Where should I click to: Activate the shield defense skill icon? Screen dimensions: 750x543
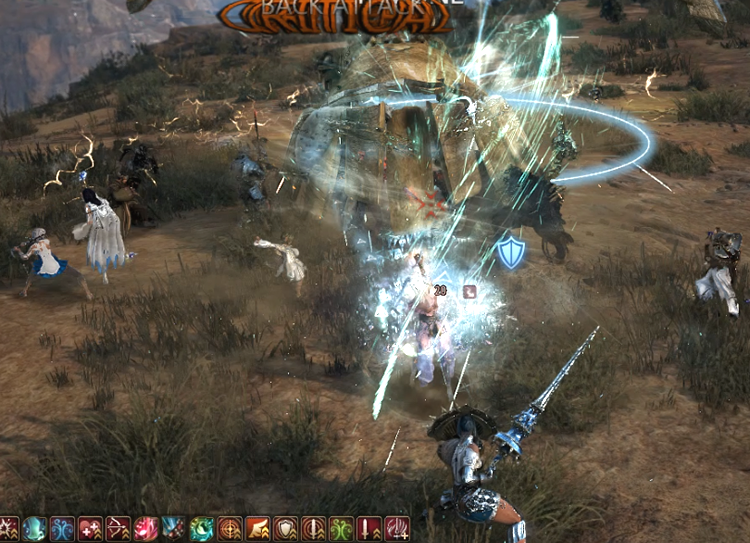286,529
